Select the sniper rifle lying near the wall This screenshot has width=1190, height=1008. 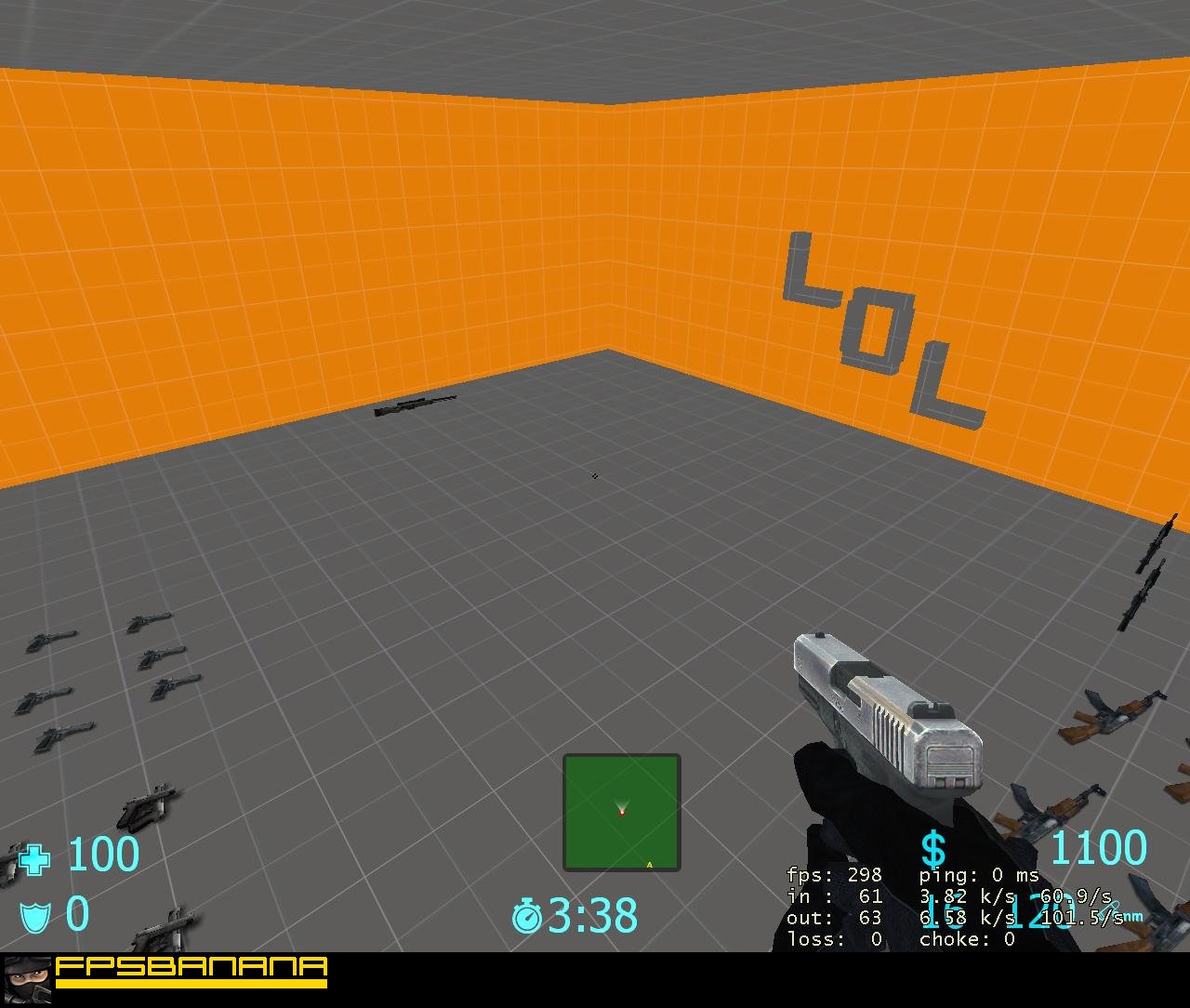coord(416,406)
